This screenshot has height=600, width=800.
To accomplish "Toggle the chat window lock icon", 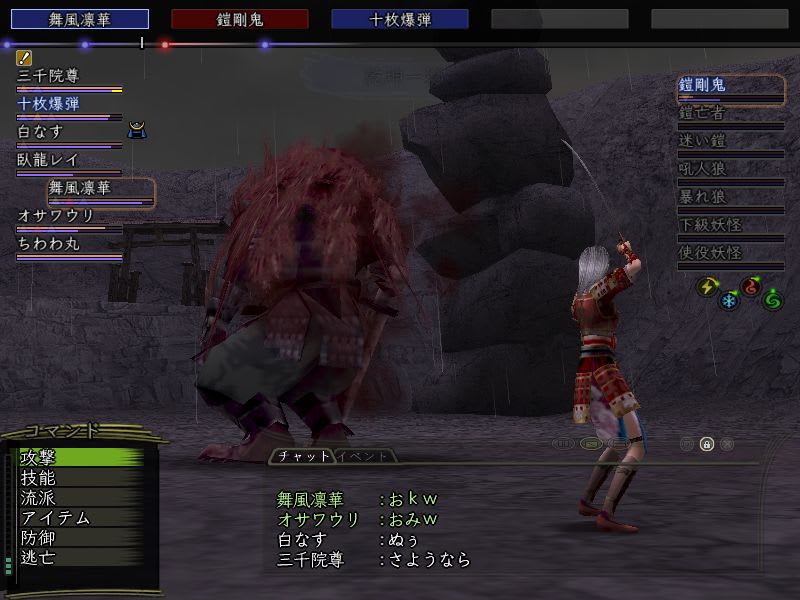I will coord(706,443).
